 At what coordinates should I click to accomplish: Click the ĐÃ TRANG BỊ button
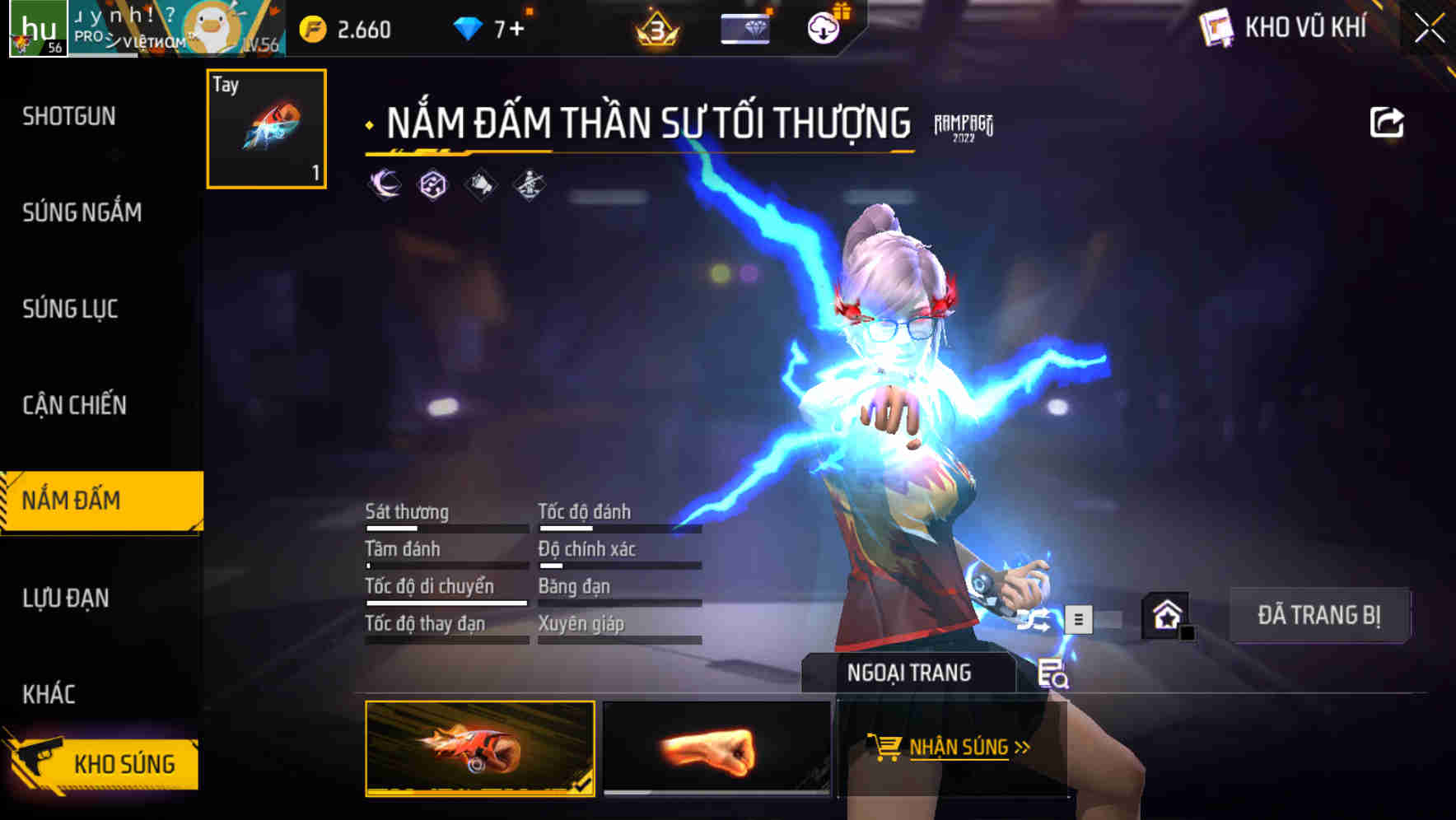[x=1319, y=616]
